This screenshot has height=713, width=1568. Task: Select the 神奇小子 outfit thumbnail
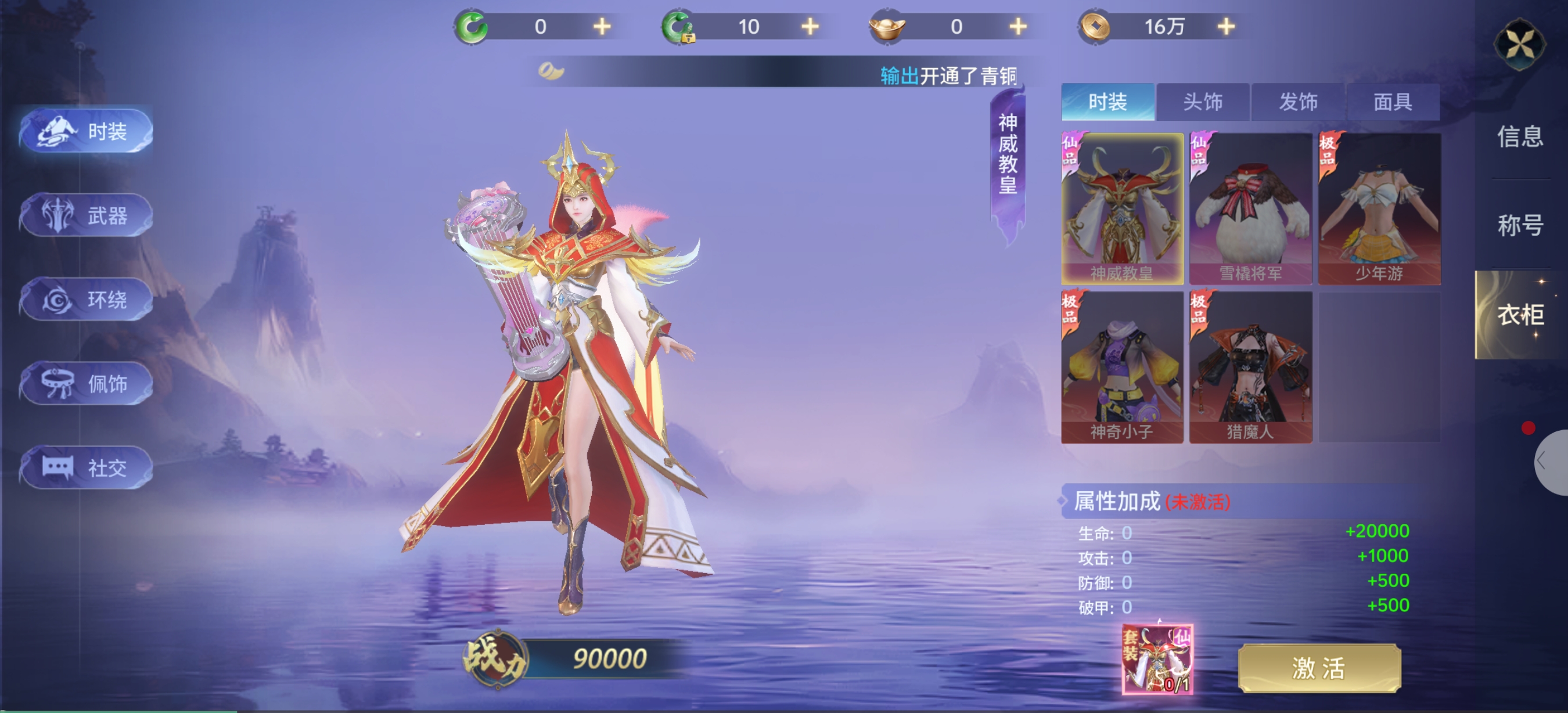click(x=1122, y=367)
